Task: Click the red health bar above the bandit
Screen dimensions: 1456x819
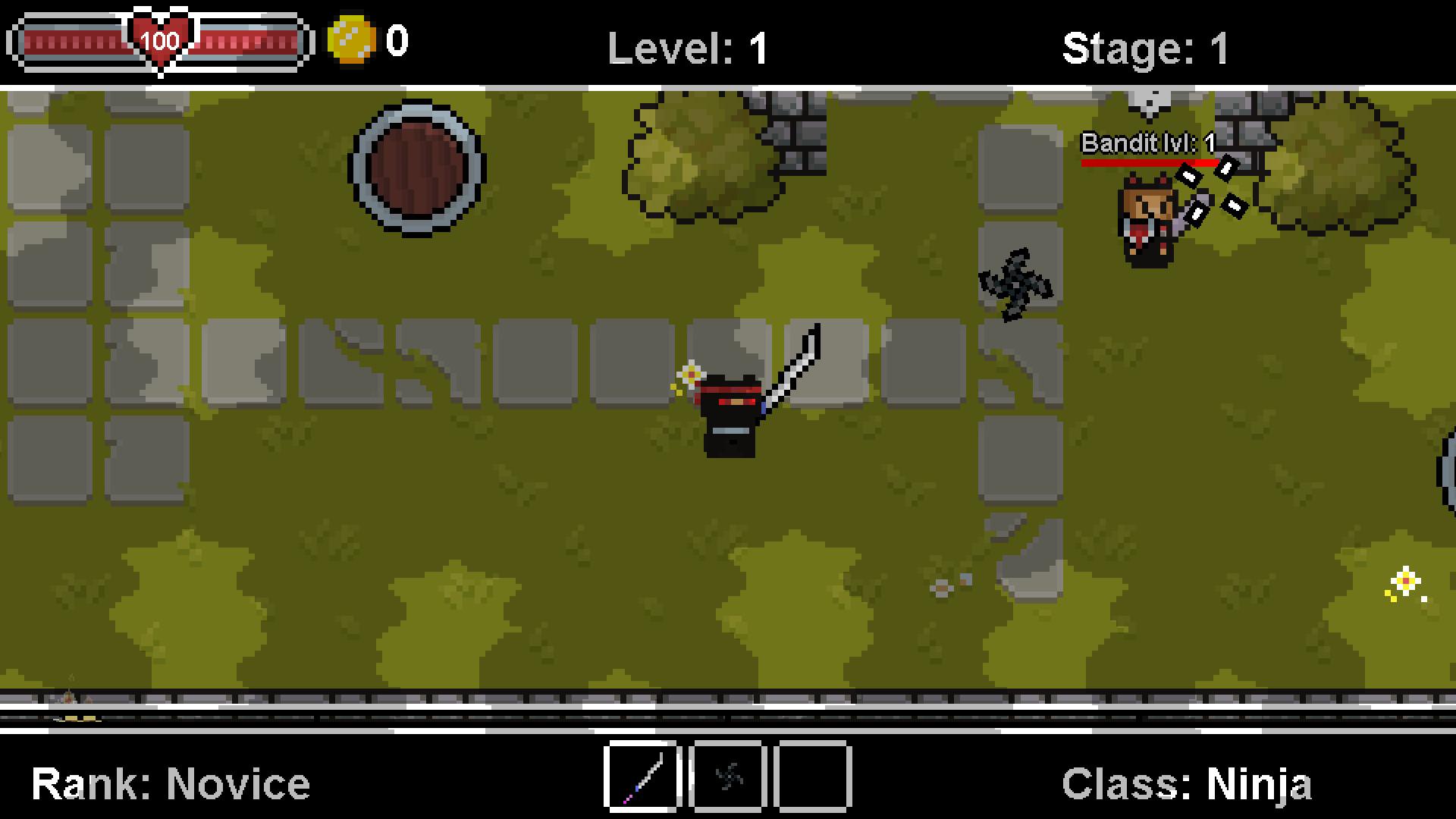Action: pyautogui.click(x=1149, y=161)
